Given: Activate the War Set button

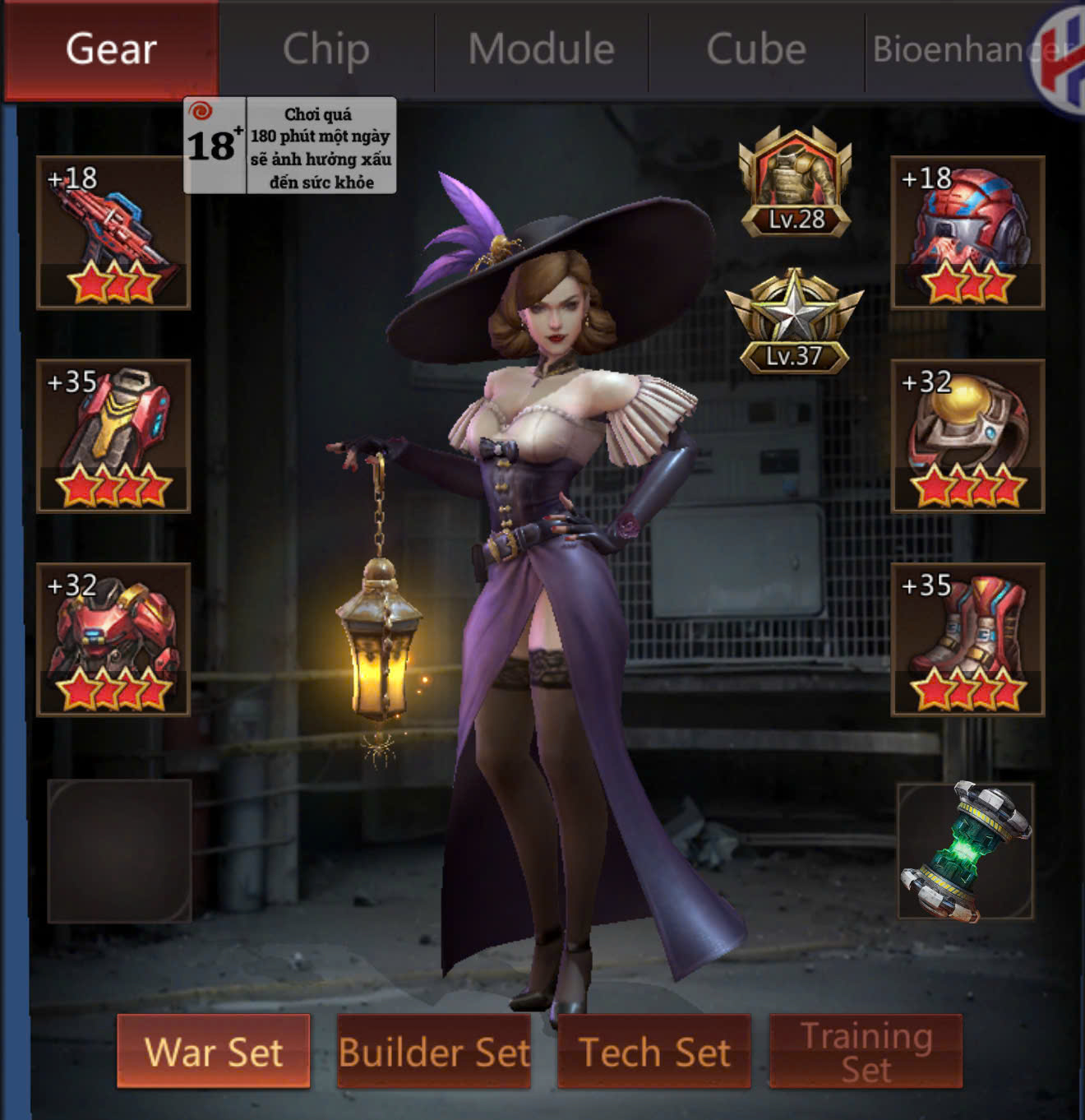Looking at the screenshot, I should click(214, 1052).
